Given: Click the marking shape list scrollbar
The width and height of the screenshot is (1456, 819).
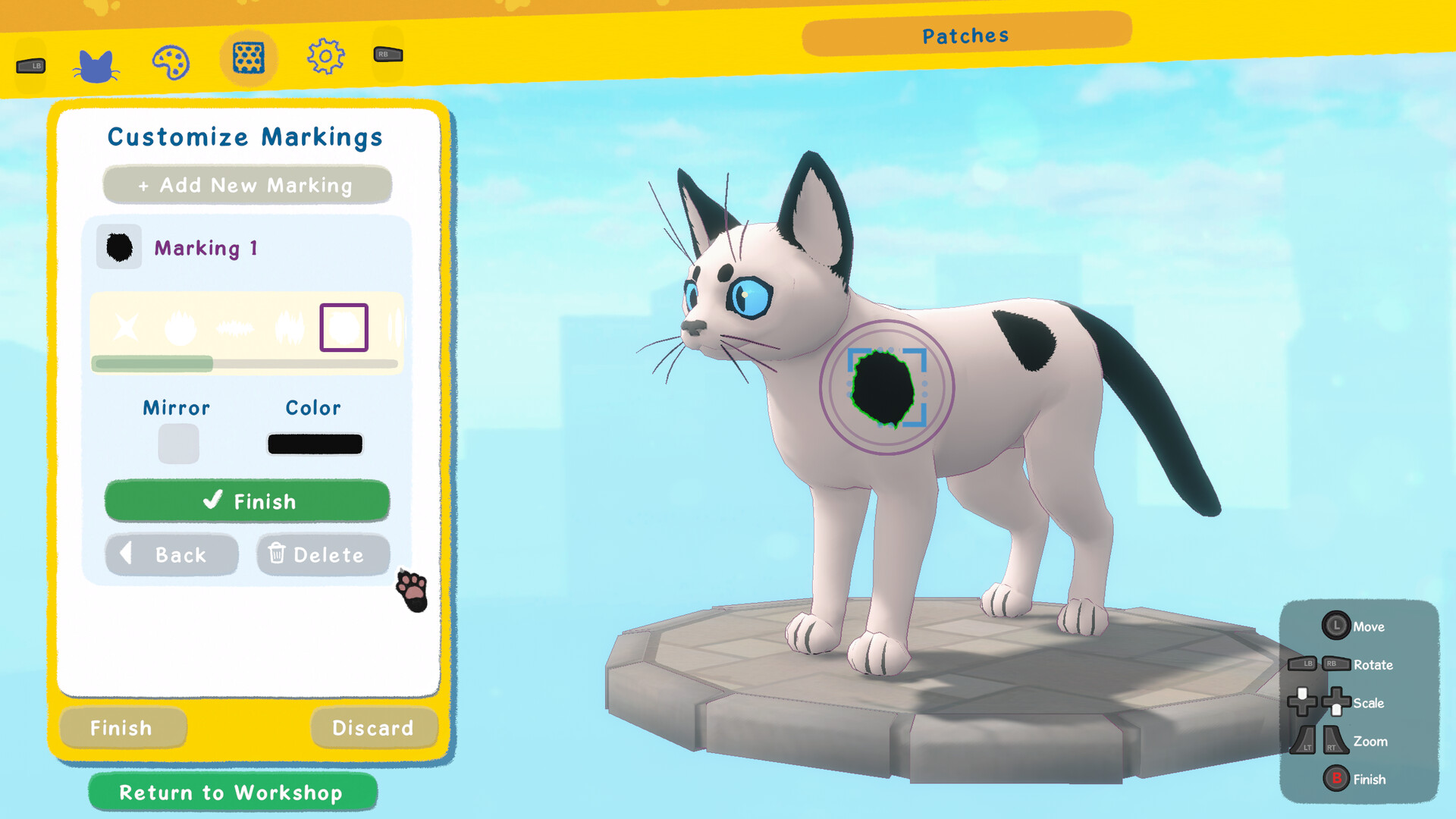Looking at the screenshot, I should click(x=244, y=364).
